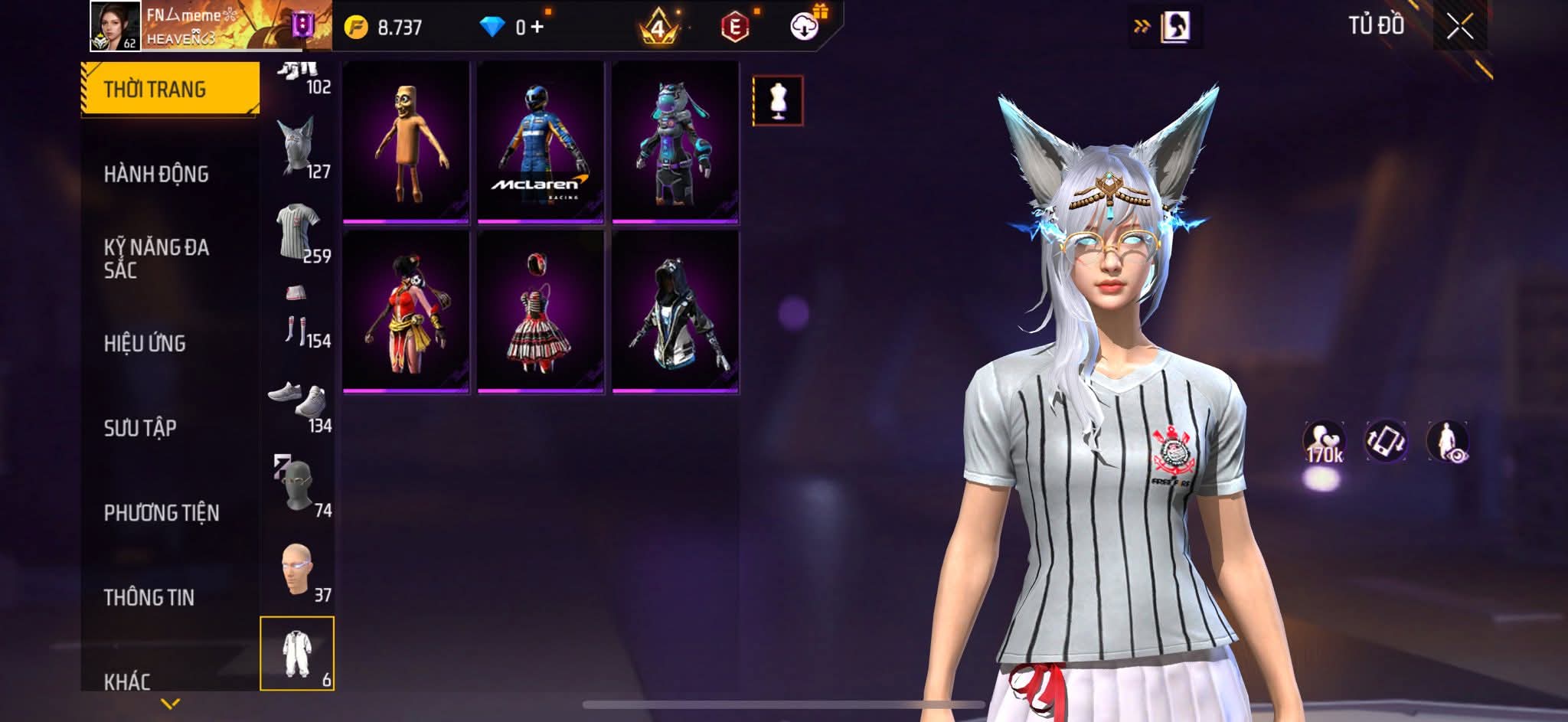Select the red plaid lolita dress outfit
Image resolution: width=1568 pixels, height=722 pixels.
coord(541,312)
